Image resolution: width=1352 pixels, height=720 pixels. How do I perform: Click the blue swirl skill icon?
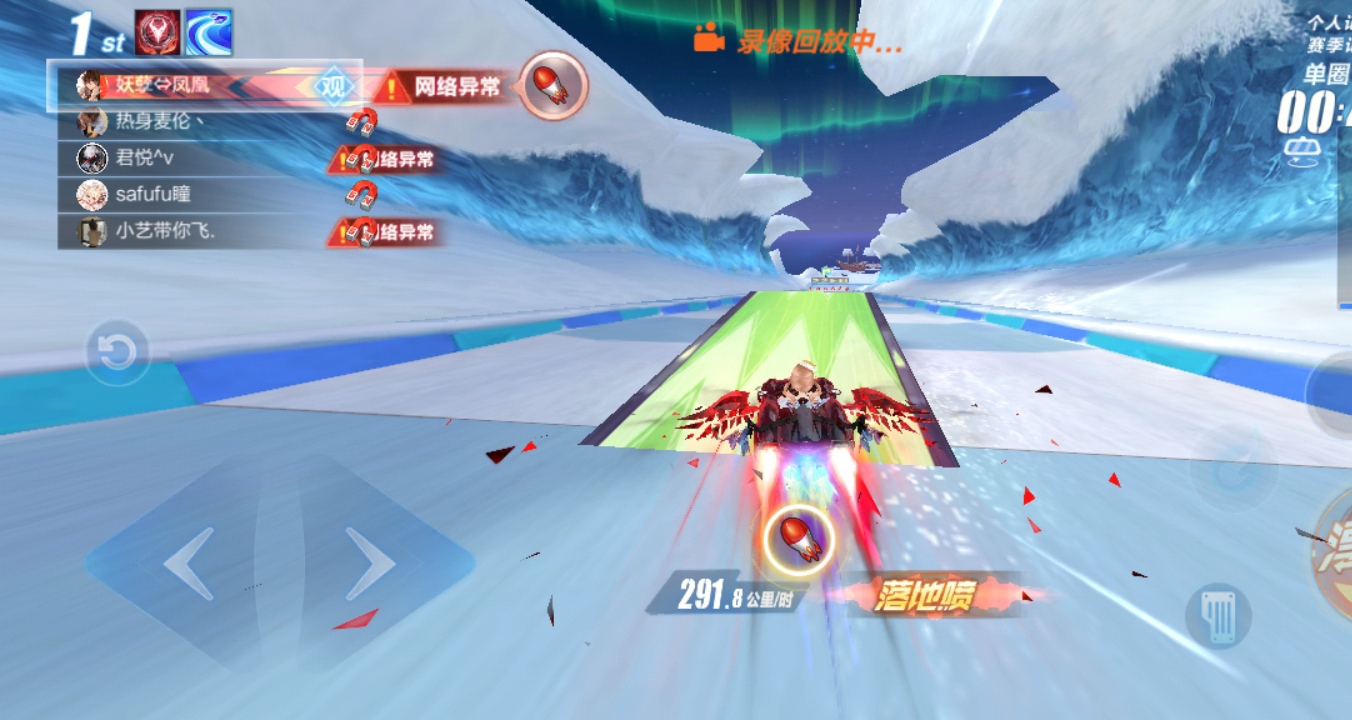[208, 33]
